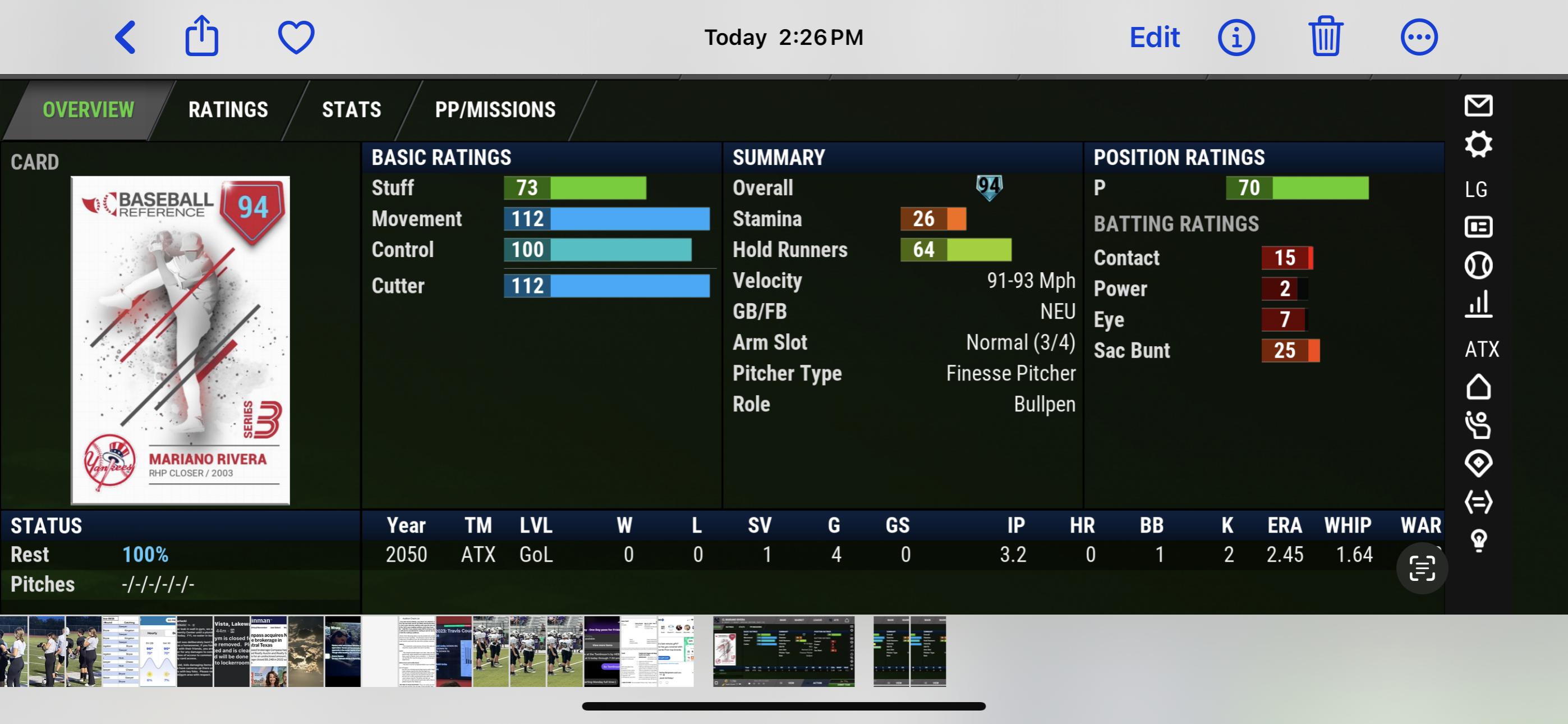Open the gear settings icon
Viewport: 1568px width, 724px height.
[1478, 144]
